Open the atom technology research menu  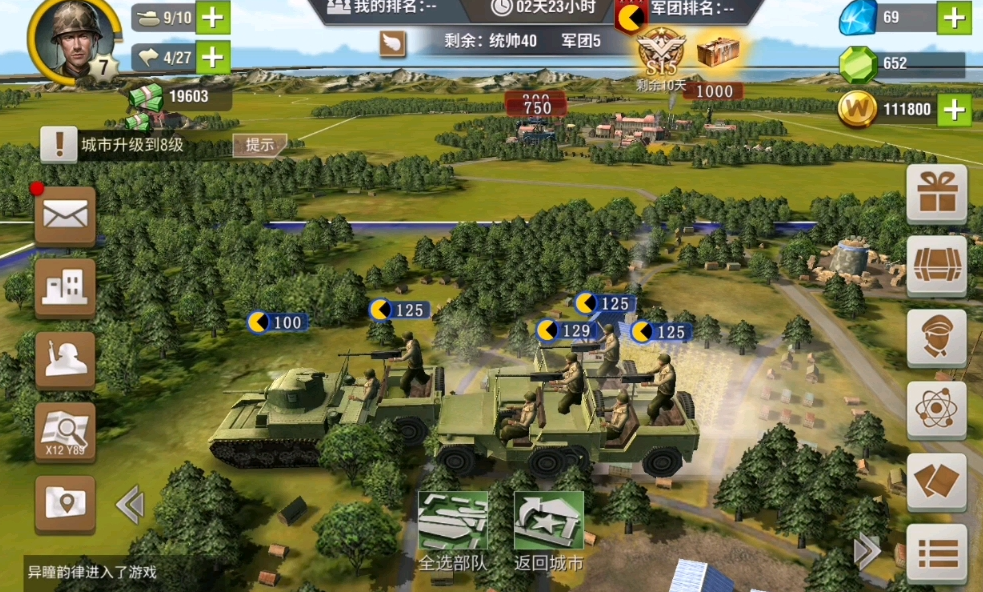(x=937, y=410)
